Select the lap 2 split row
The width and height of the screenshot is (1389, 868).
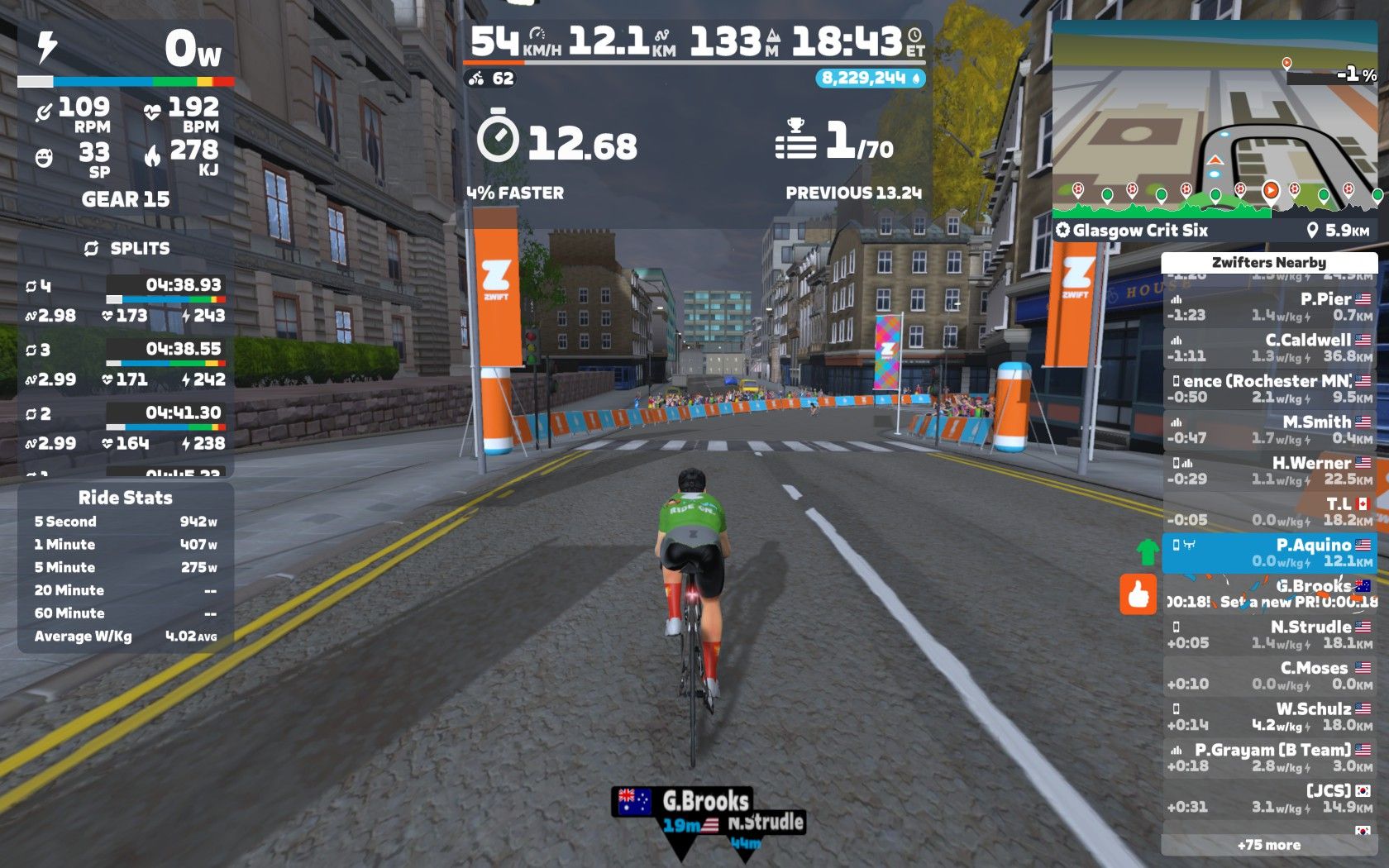(x=126, y=427)
